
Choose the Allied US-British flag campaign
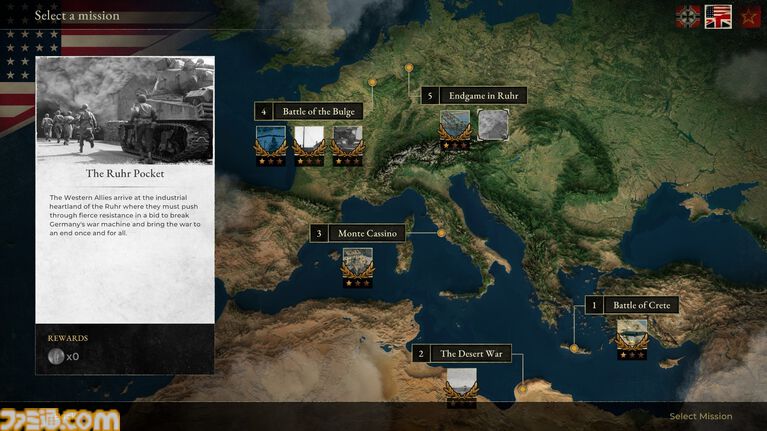coord(718,16)
